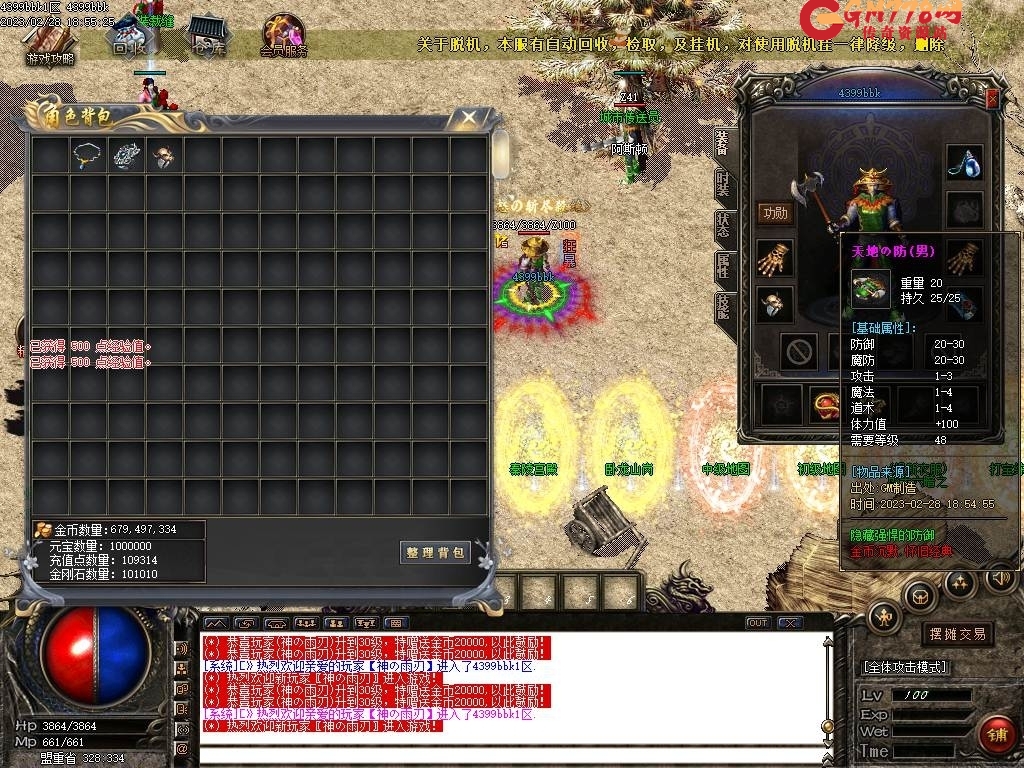
Task: Click the 功勋 merit button
Action: (774, 213)
